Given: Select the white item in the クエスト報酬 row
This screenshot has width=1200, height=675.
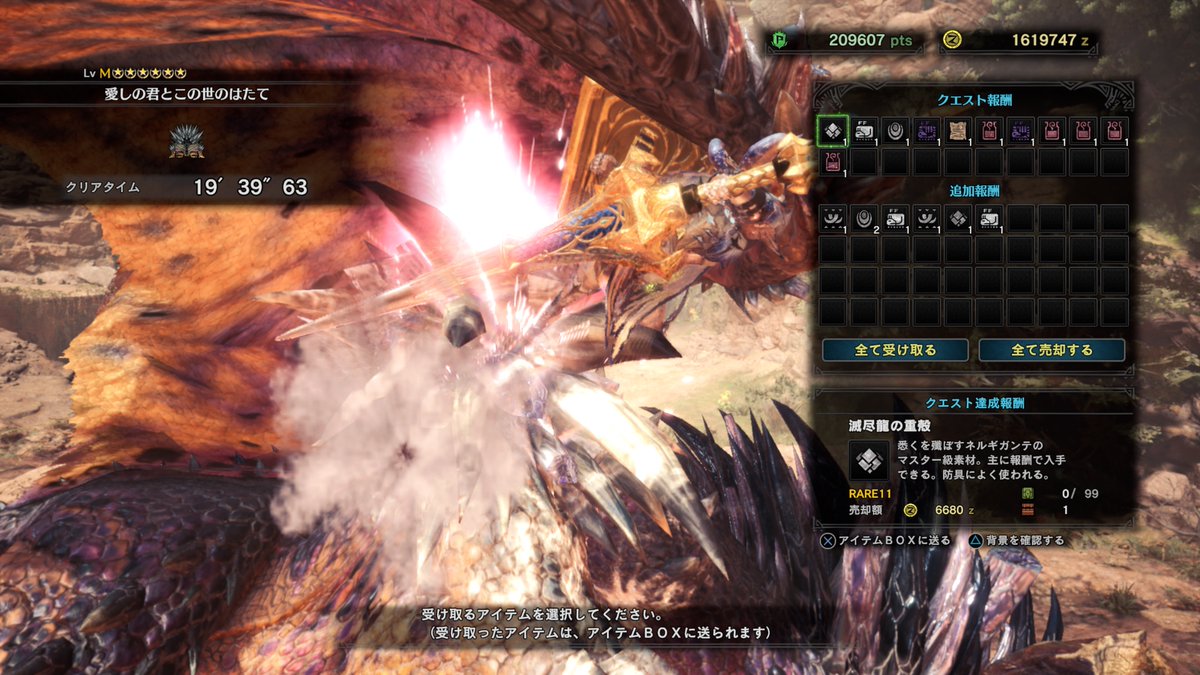Looking at the screenshot, I should (x=864, y=130).
